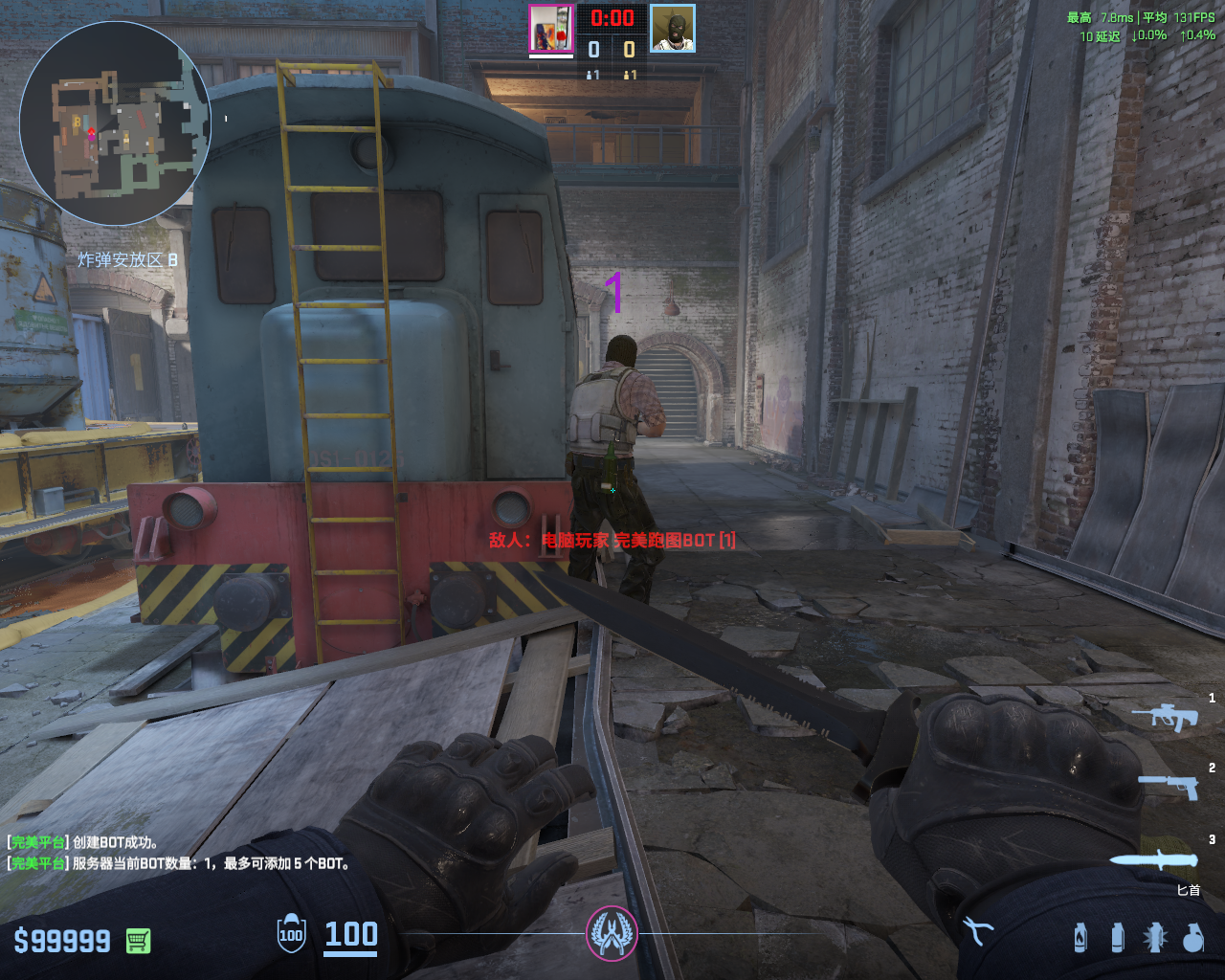The height and width of the screenshot is (980, 1225).
Task: Open the buy menu shopping cart
Action: point(138,941)
